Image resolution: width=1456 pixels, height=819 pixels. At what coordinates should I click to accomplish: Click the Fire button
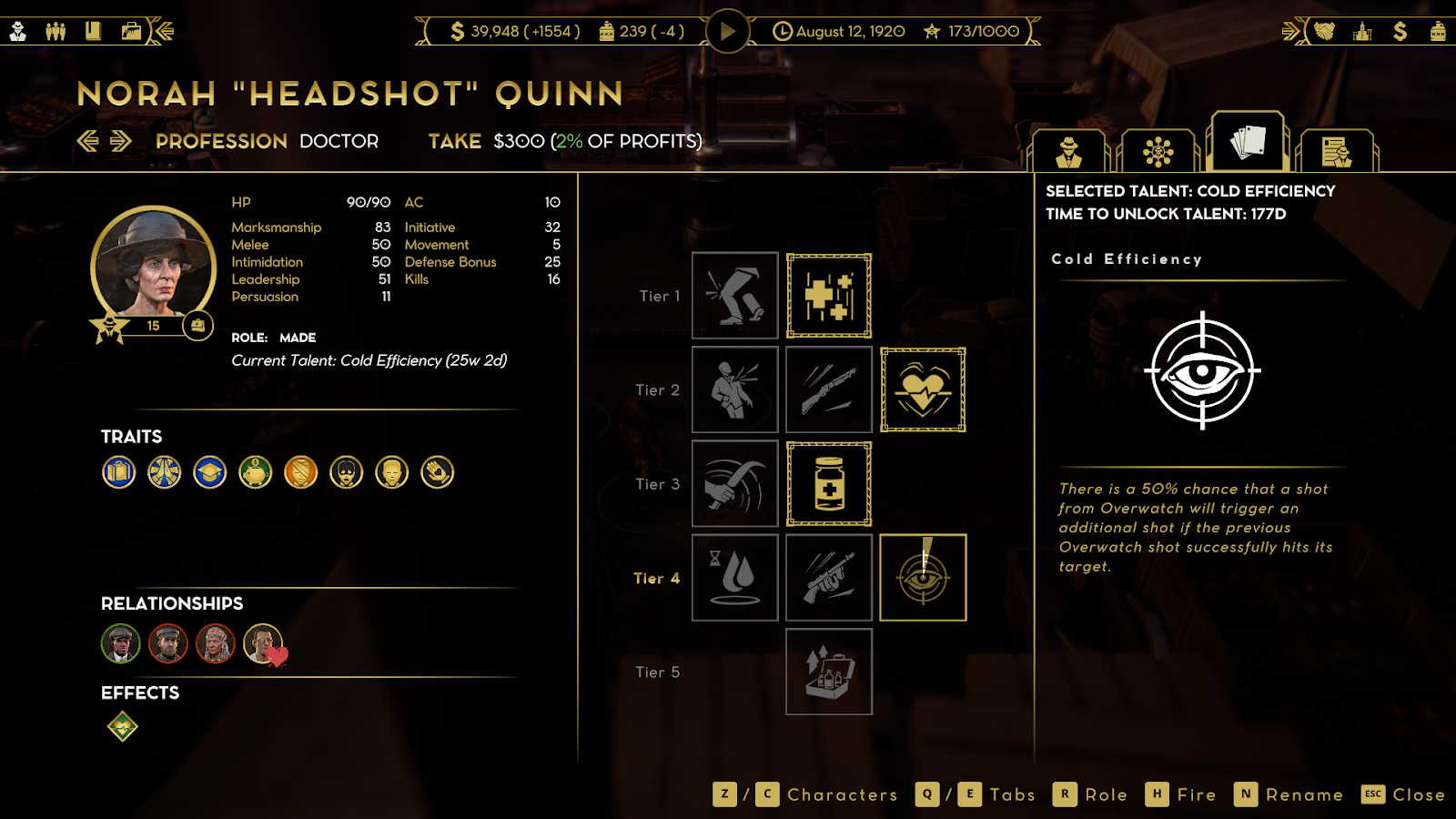1181,794
